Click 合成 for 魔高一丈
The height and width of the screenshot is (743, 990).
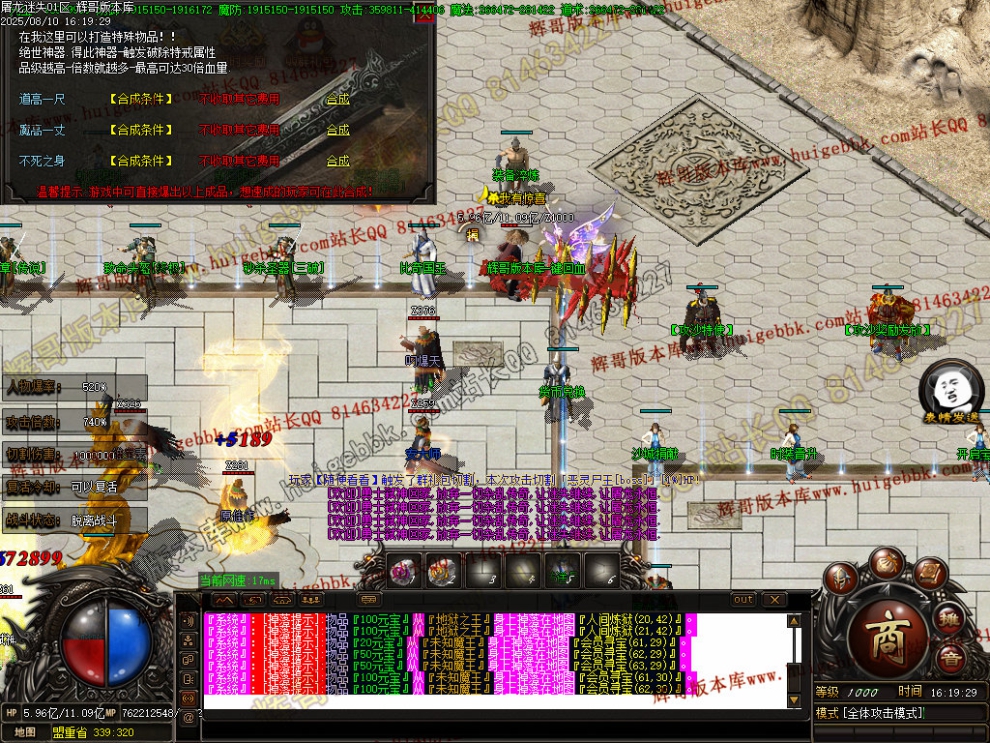click(x=338, y=130)
